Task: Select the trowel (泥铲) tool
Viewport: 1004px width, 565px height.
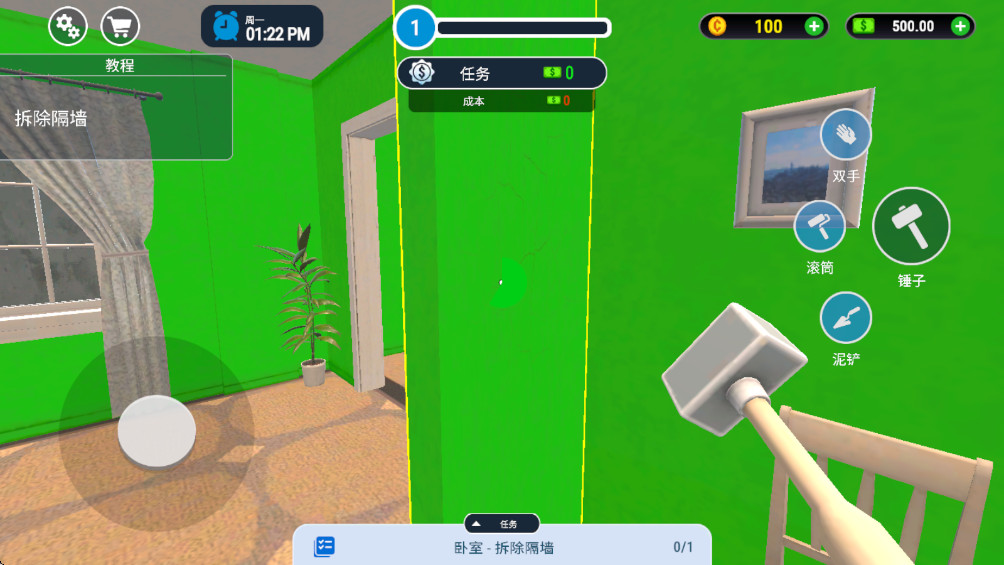Action: [846, 319]
